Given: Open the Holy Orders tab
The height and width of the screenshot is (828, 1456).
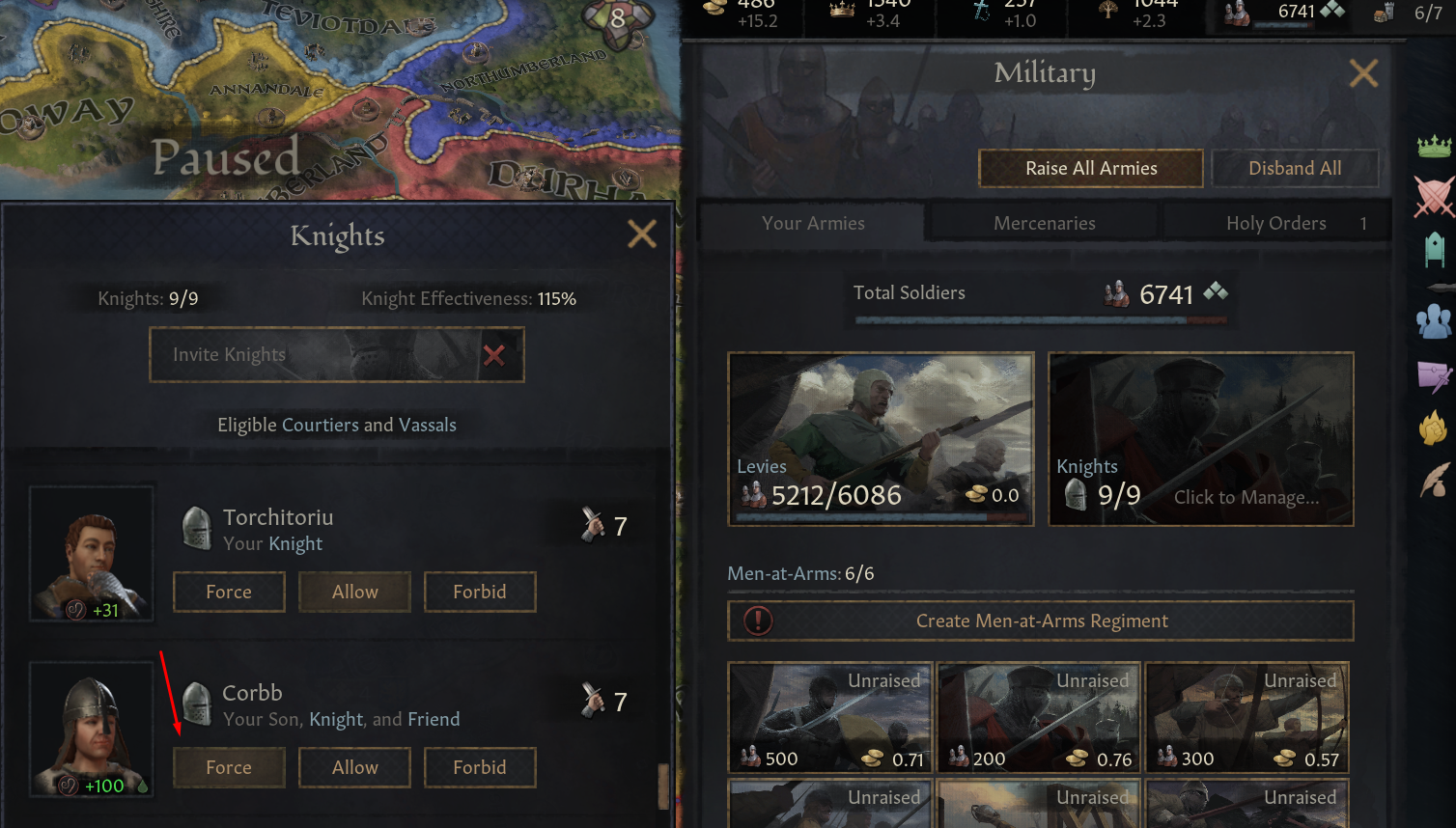Looking at the screenshot, I should (1276, 223).
